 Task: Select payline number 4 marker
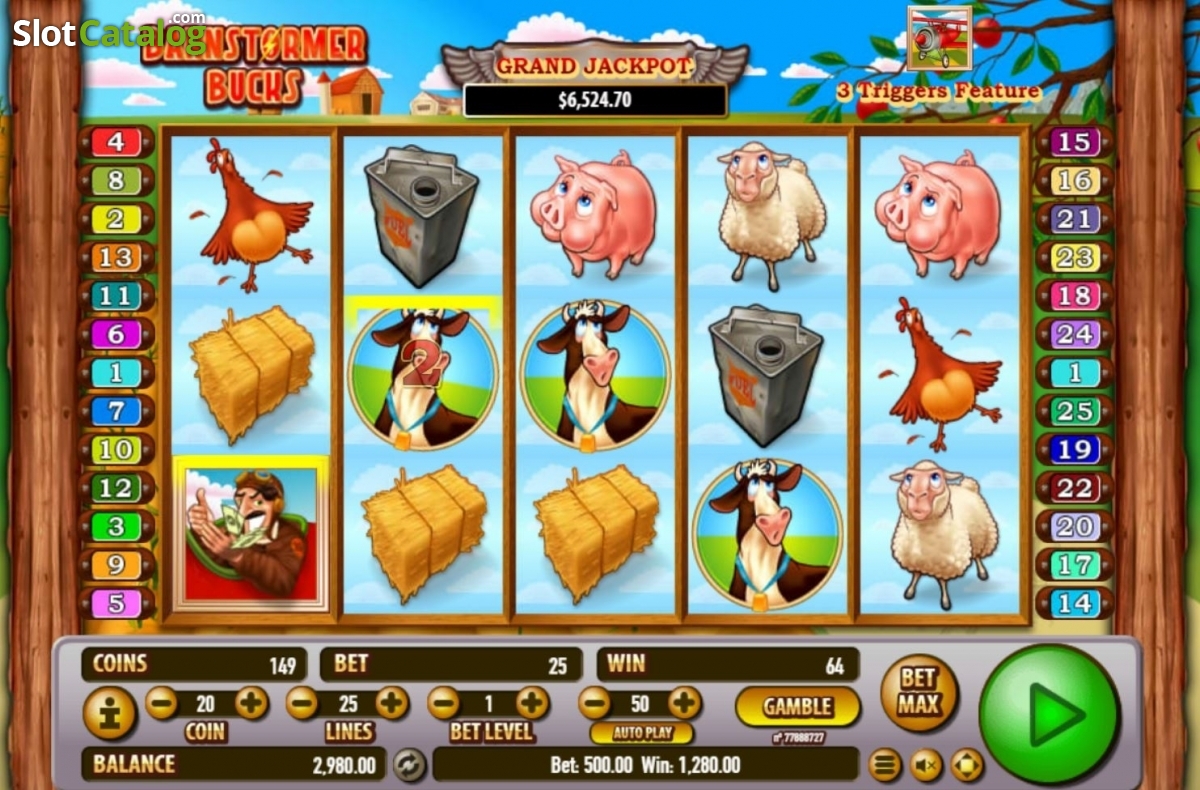[116, 142]
